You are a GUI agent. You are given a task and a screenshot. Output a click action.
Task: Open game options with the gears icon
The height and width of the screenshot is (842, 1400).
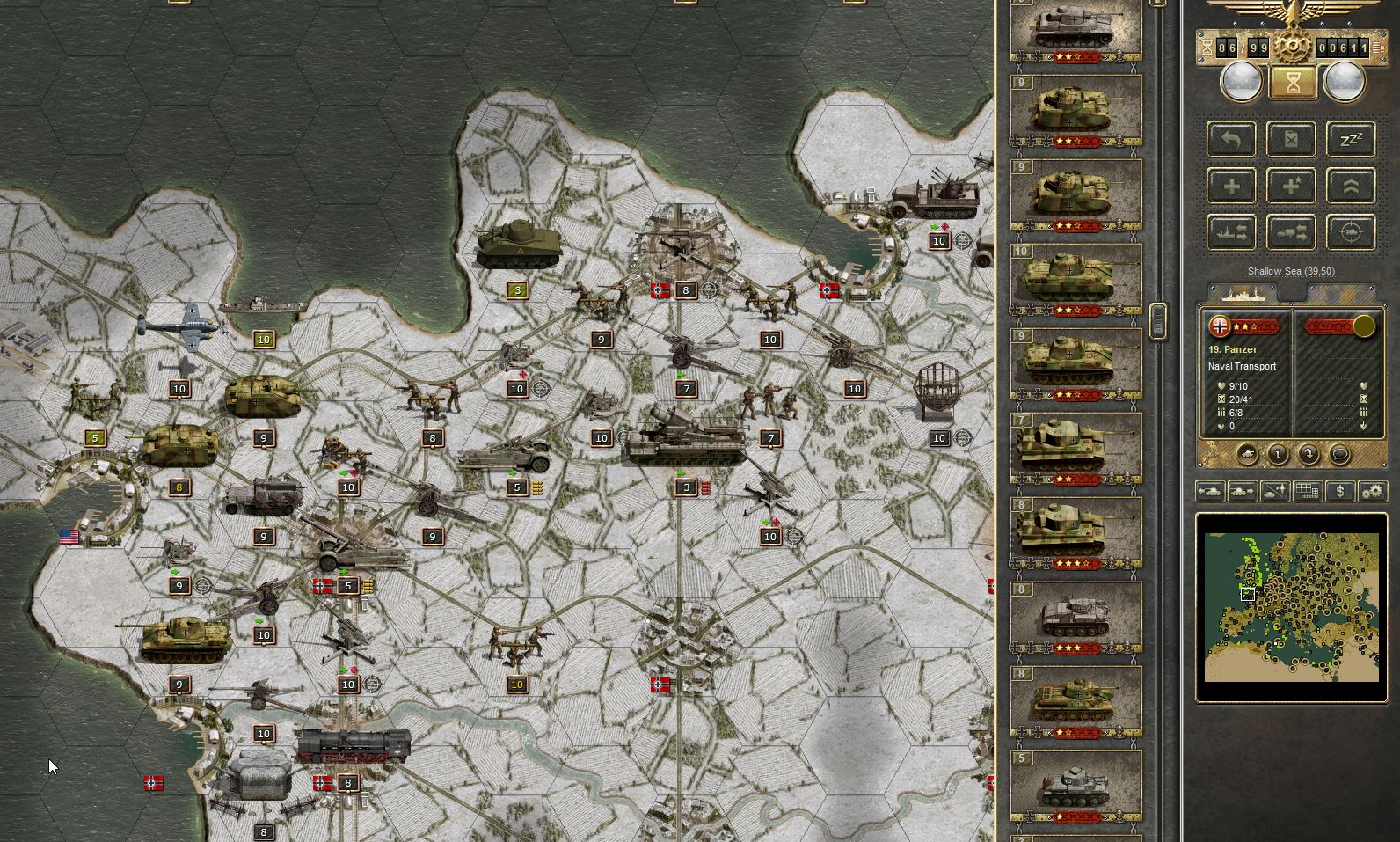(1374, 492)
